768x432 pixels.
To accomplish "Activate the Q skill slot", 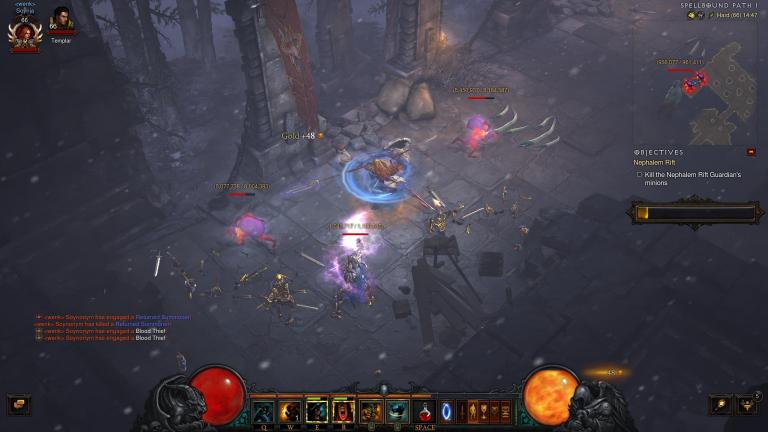I will click(x=263, y=410).
